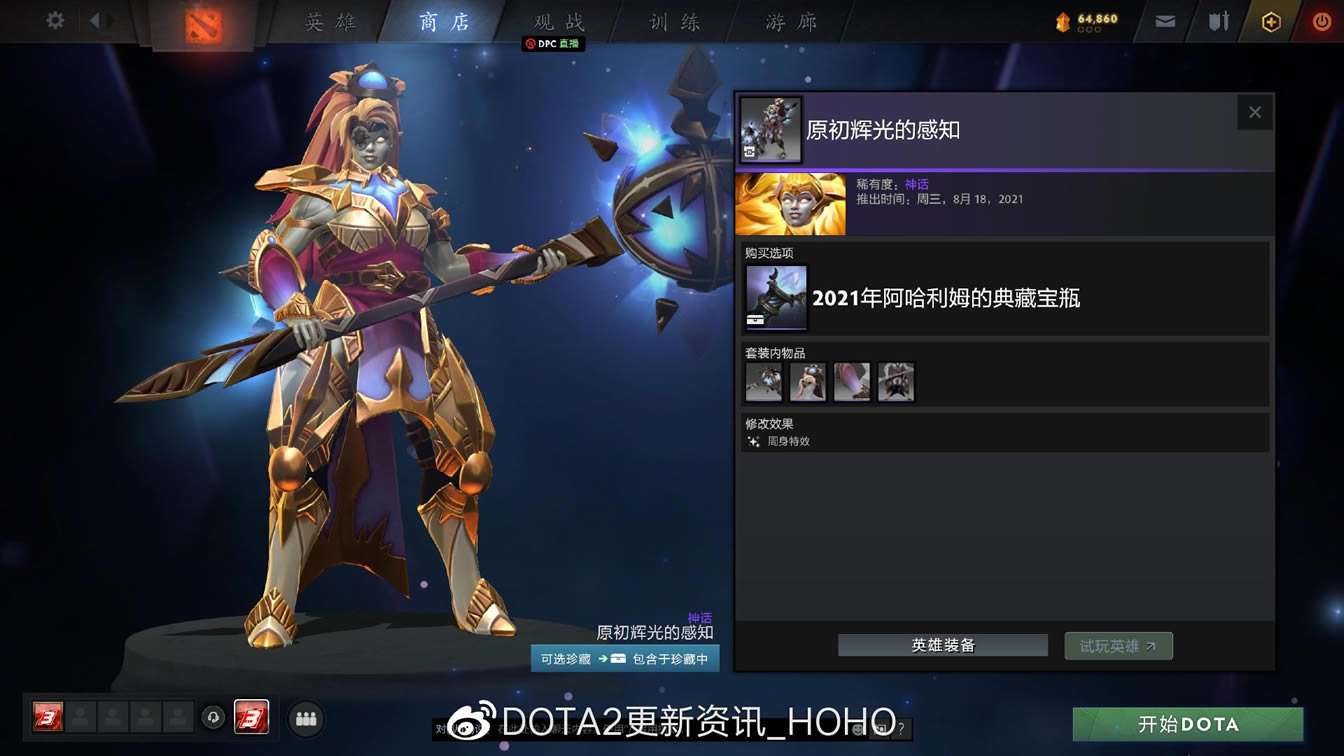Open the party/friends group icon
This screenshot has height=756, width=1344.
click(x=305, y=718)
